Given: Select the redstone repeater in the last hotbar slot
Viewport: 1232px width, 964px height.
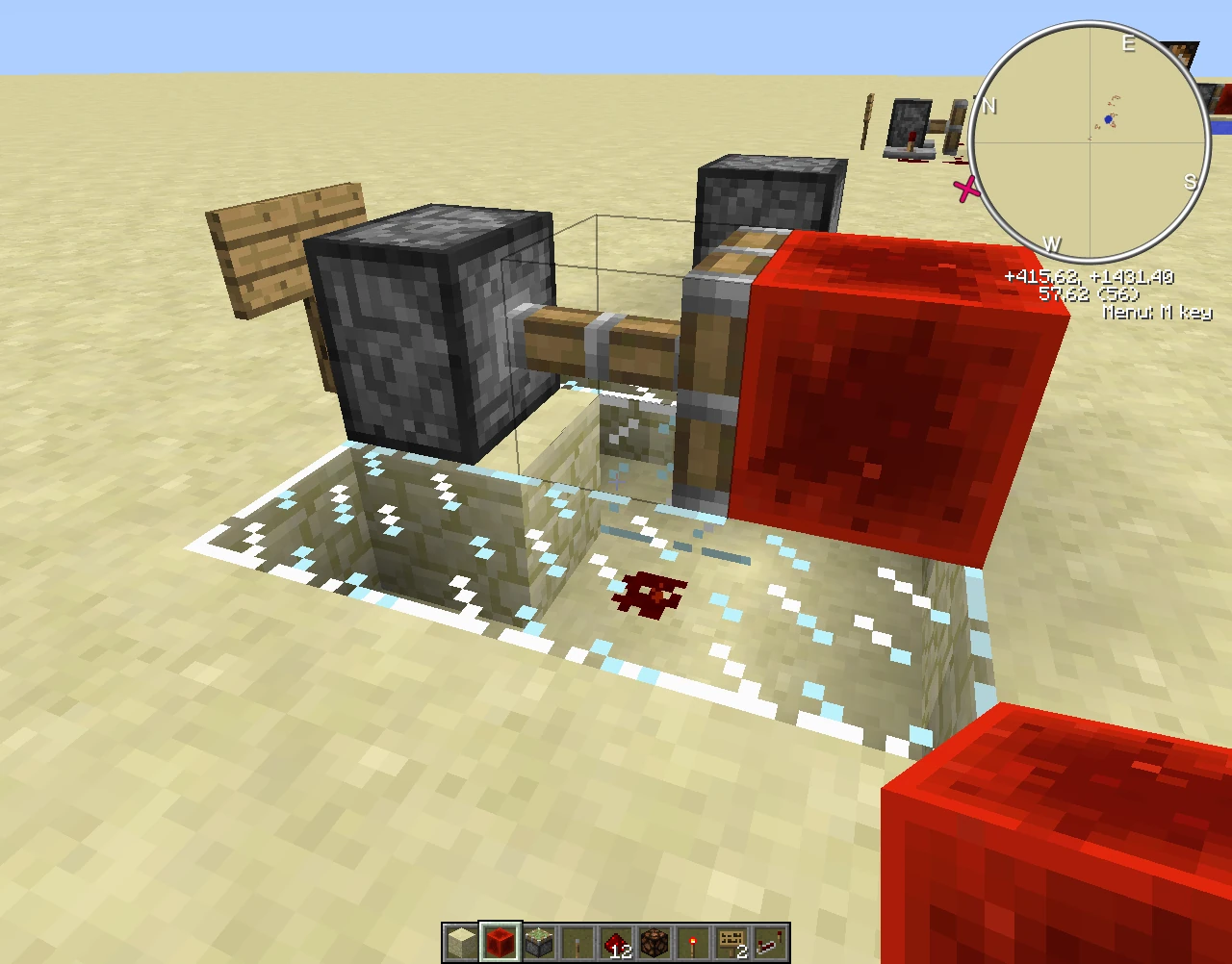Looking at the screenshot, I should pyautogui.click(x=768, y=941).
